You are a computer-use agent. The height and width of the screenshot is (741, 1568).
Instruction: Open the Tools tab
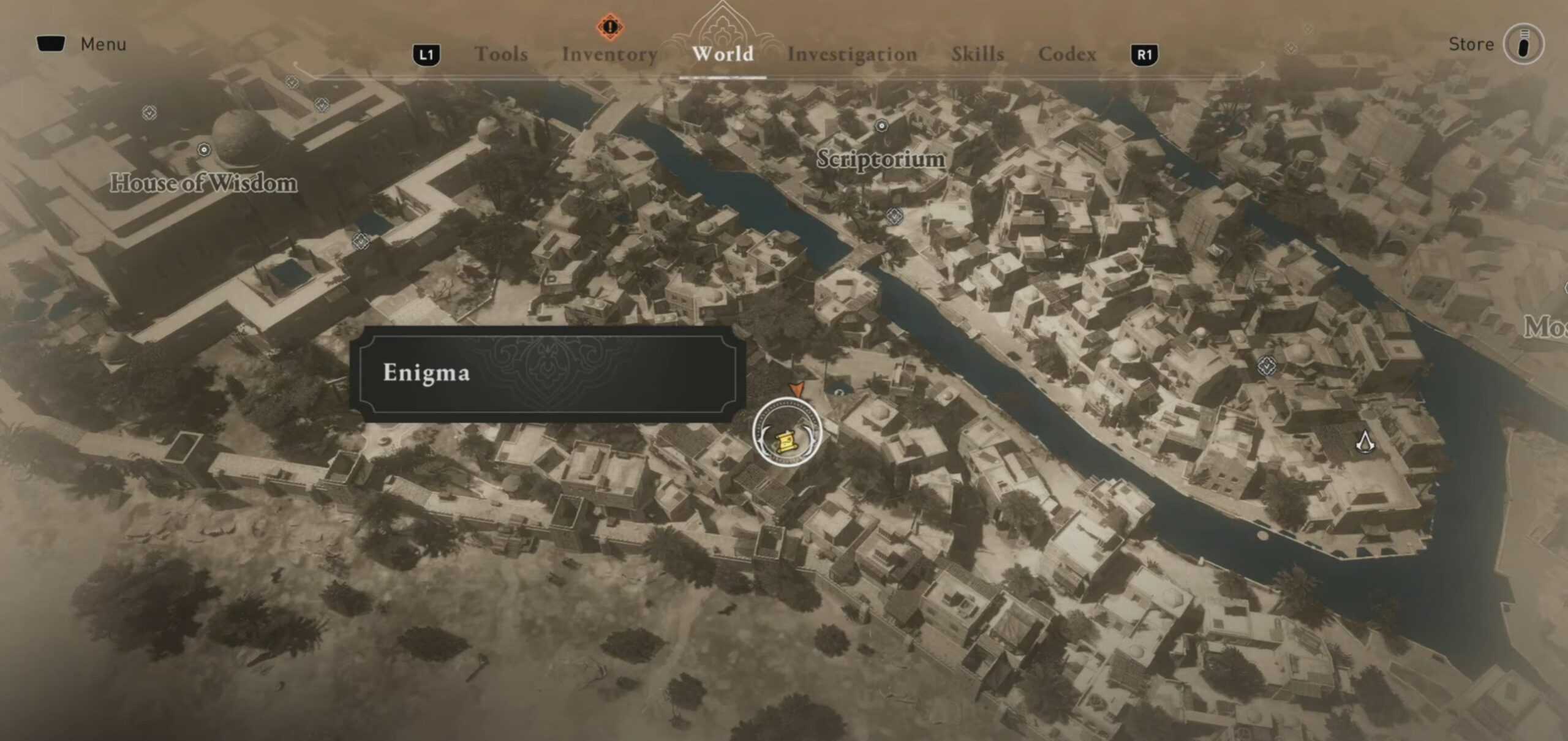tap(502, 55)
